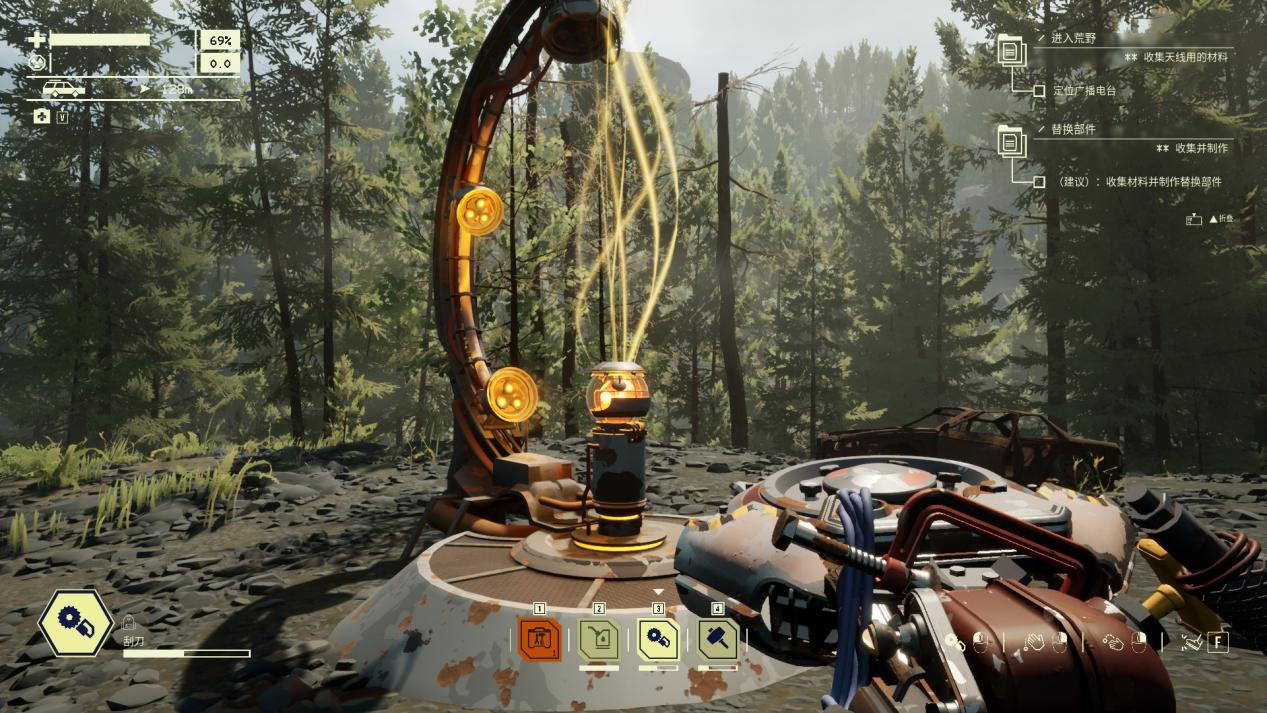
Task: Select the fuel gas can slot
Action: [x=599, y=639]
